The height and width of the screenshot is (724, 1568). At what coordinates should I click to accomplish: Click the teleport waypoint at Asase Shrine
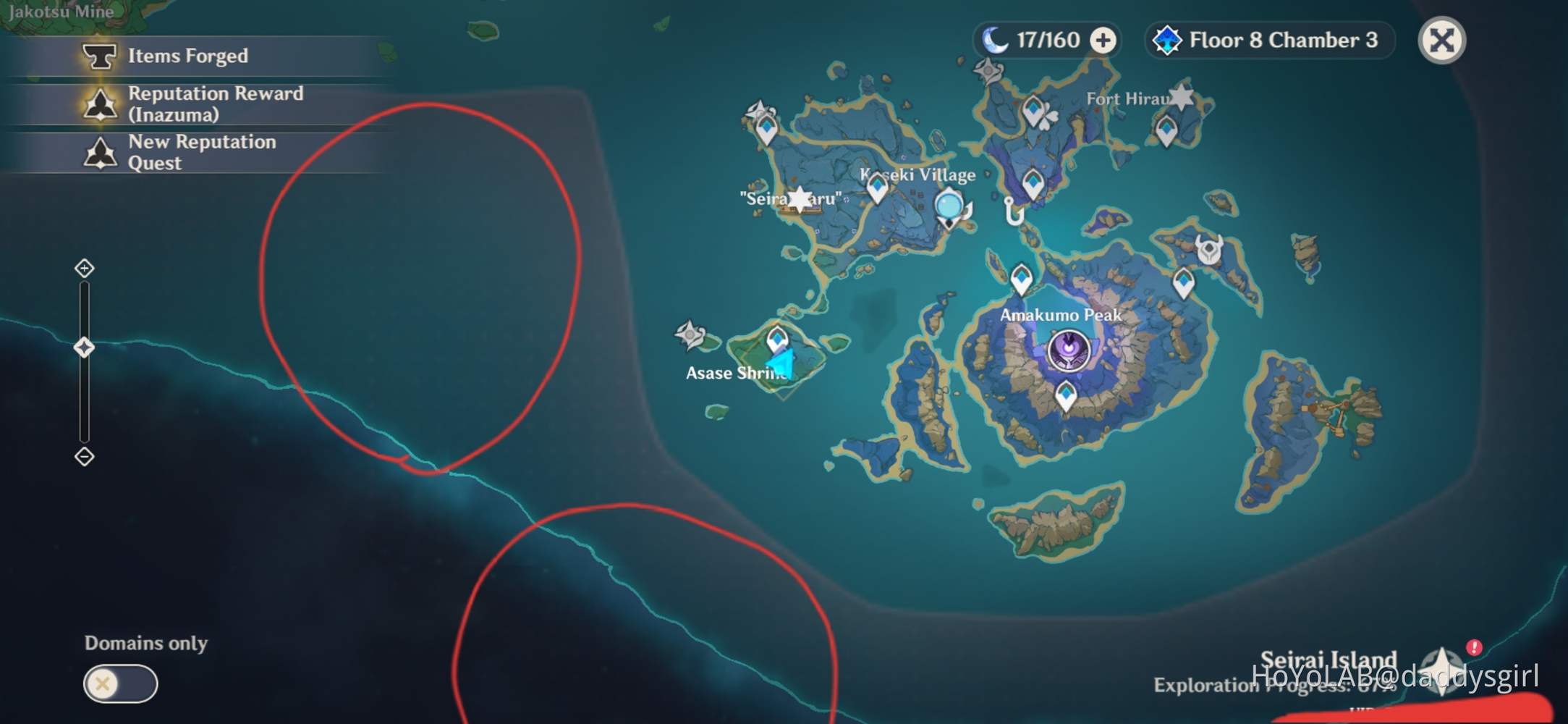pyautogui.click(x=776, y=340)
